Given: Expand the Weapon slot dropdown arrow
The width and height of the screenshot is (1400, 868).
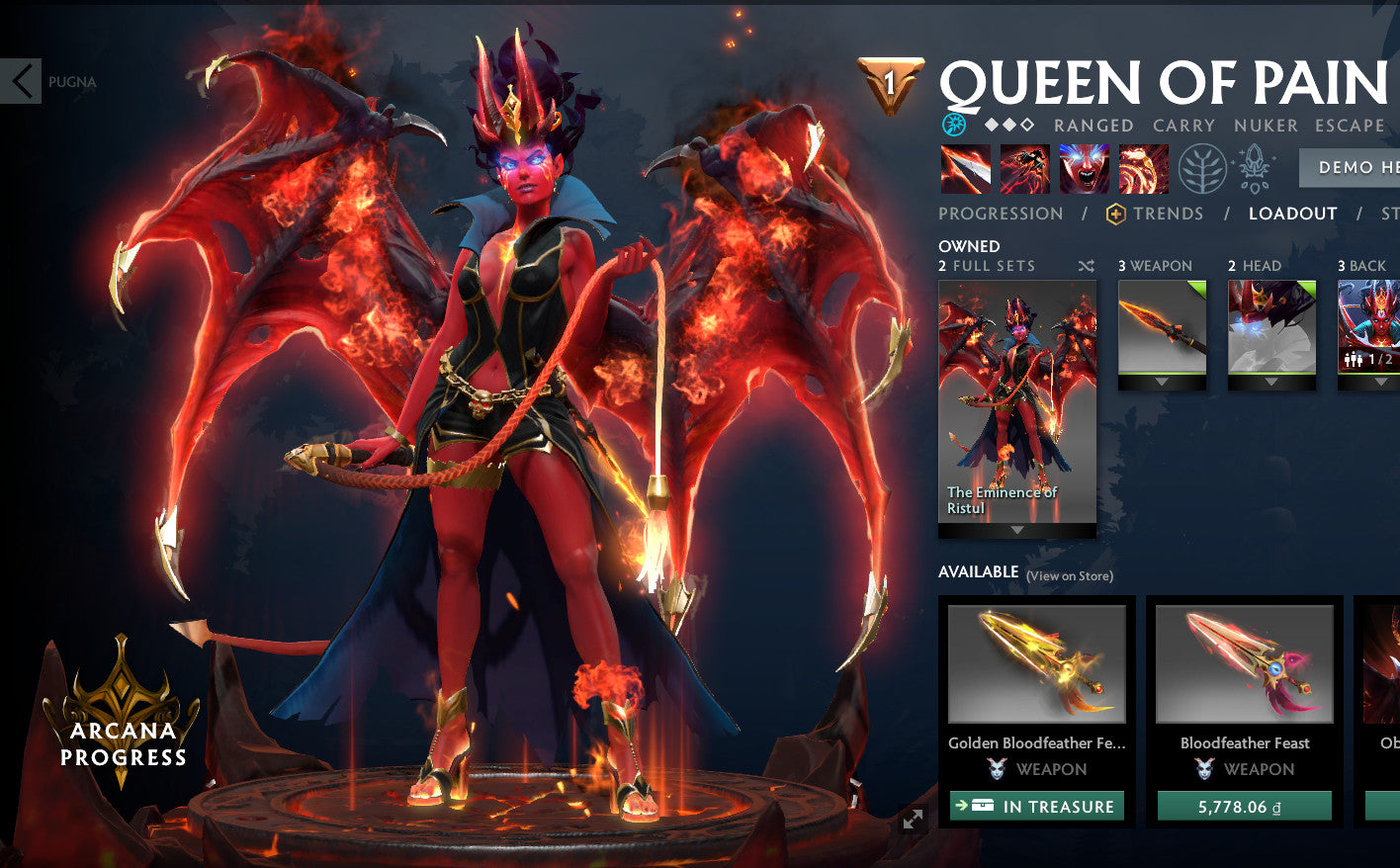Looking at the screenshot, I should pyautogui.click(x=1162, y=380).
